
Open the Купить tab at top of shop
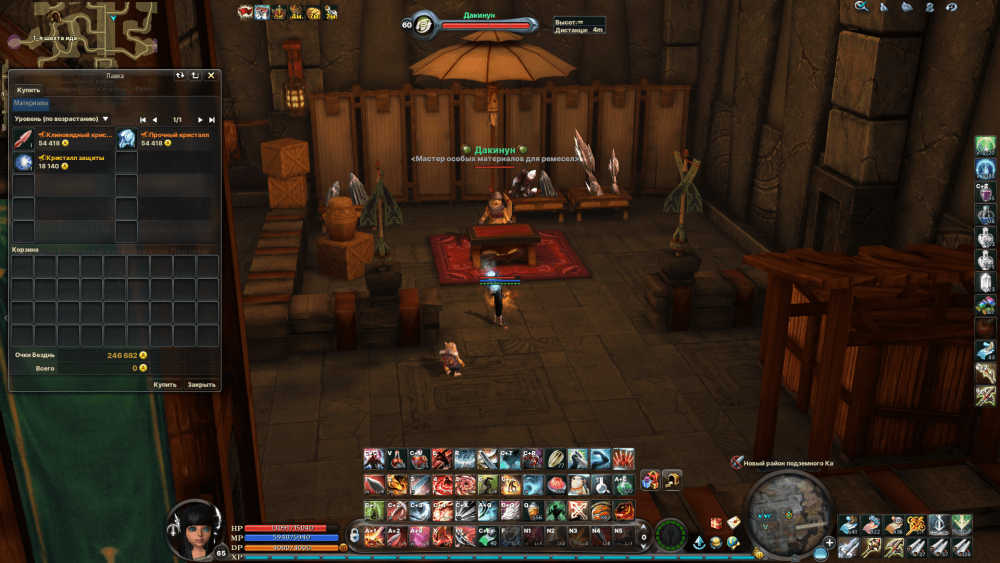pos(29,90)
